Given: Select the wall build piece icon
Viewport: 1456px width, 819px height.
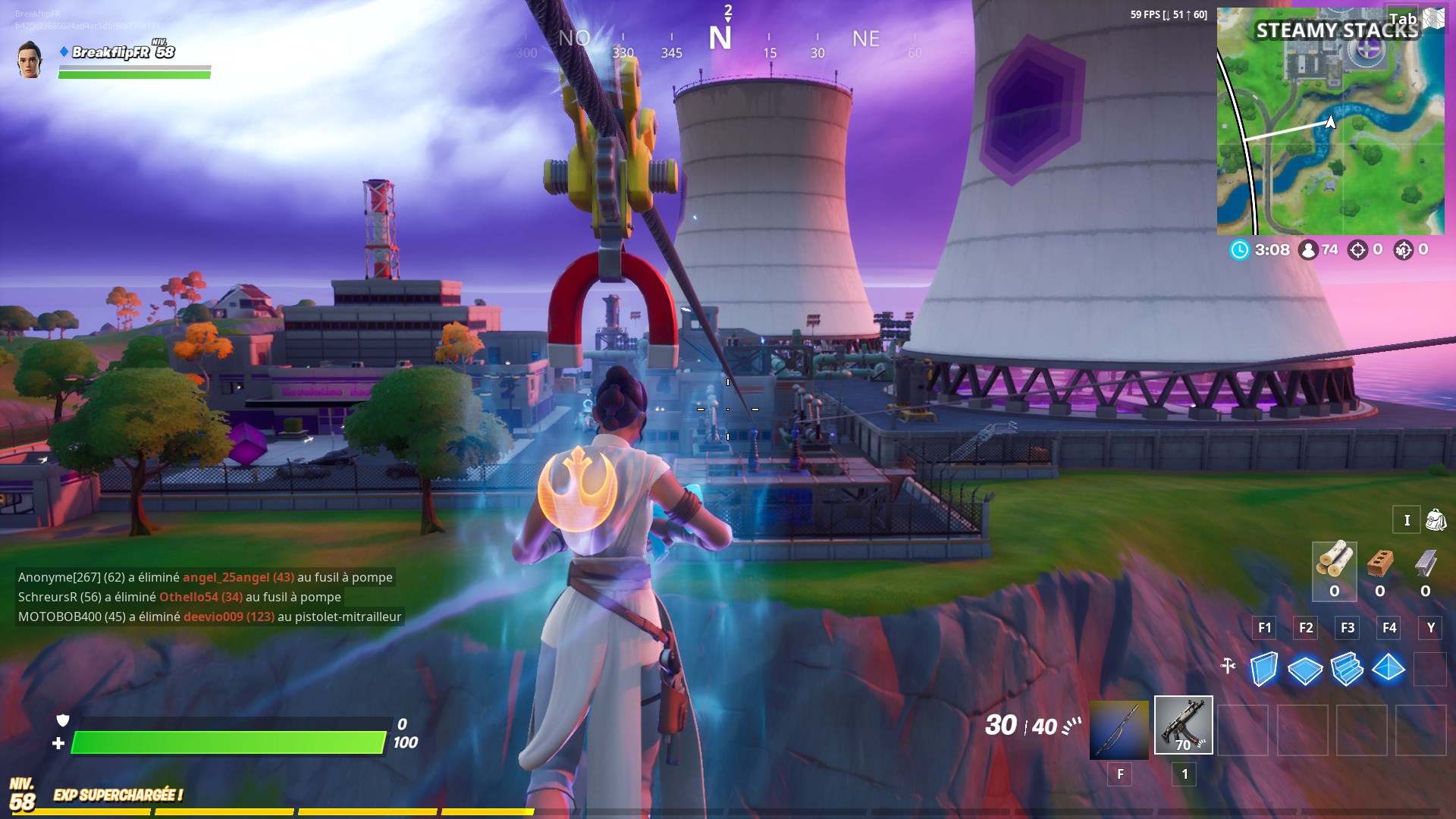Looking at the screenshot, I should pyautogui.click(x=1264, y=670).
